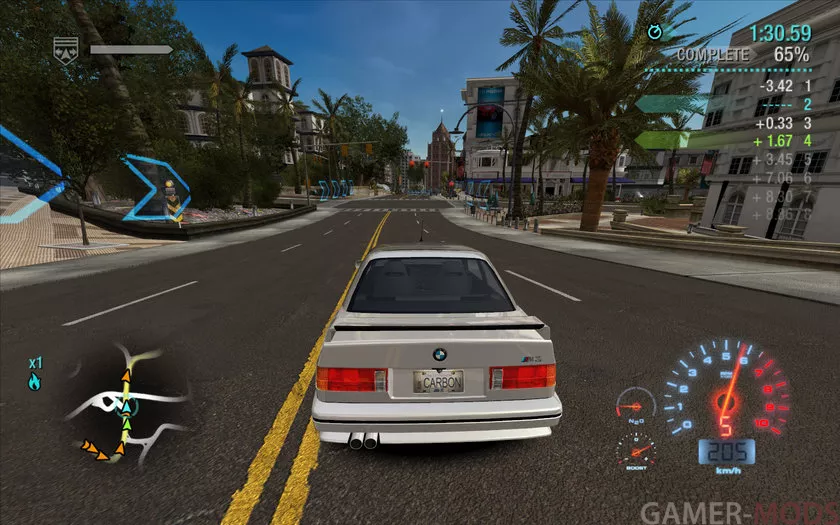Select the police badge icon
This screenshot has width=840, height=525.
click(x=66, y=50)
